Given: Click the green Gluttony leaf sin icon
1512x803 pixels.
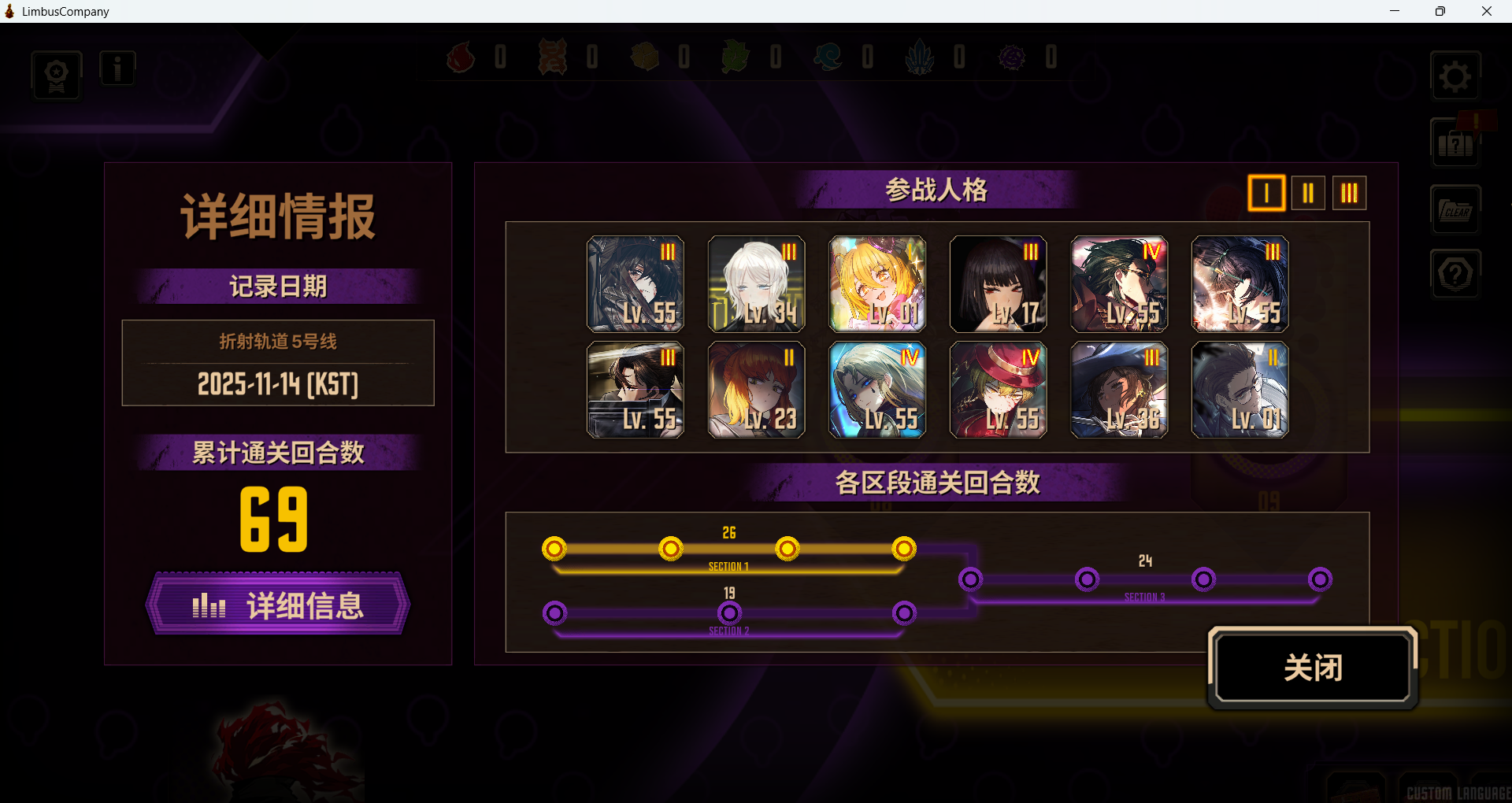Looking at the screenshot, I should pos(736,56).
